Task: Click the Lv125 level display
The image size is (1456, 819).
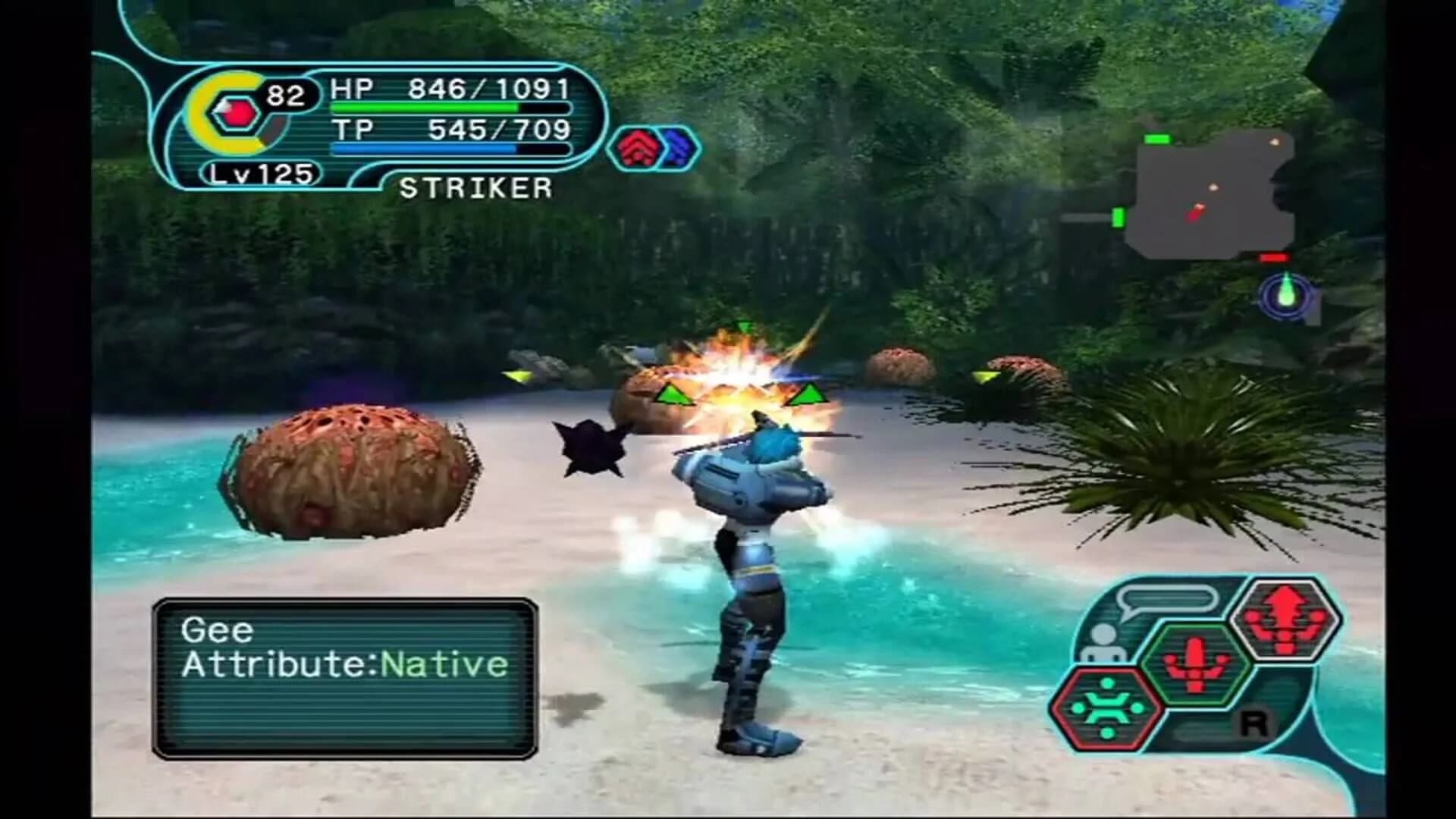Action: point(262,175)
